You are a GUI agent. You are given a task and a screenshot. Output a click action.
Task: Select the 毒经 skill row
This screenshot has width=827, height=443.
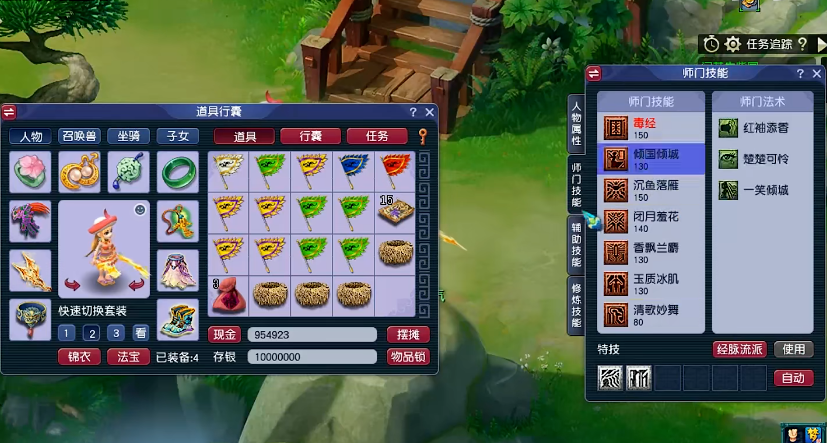[651, 128]
